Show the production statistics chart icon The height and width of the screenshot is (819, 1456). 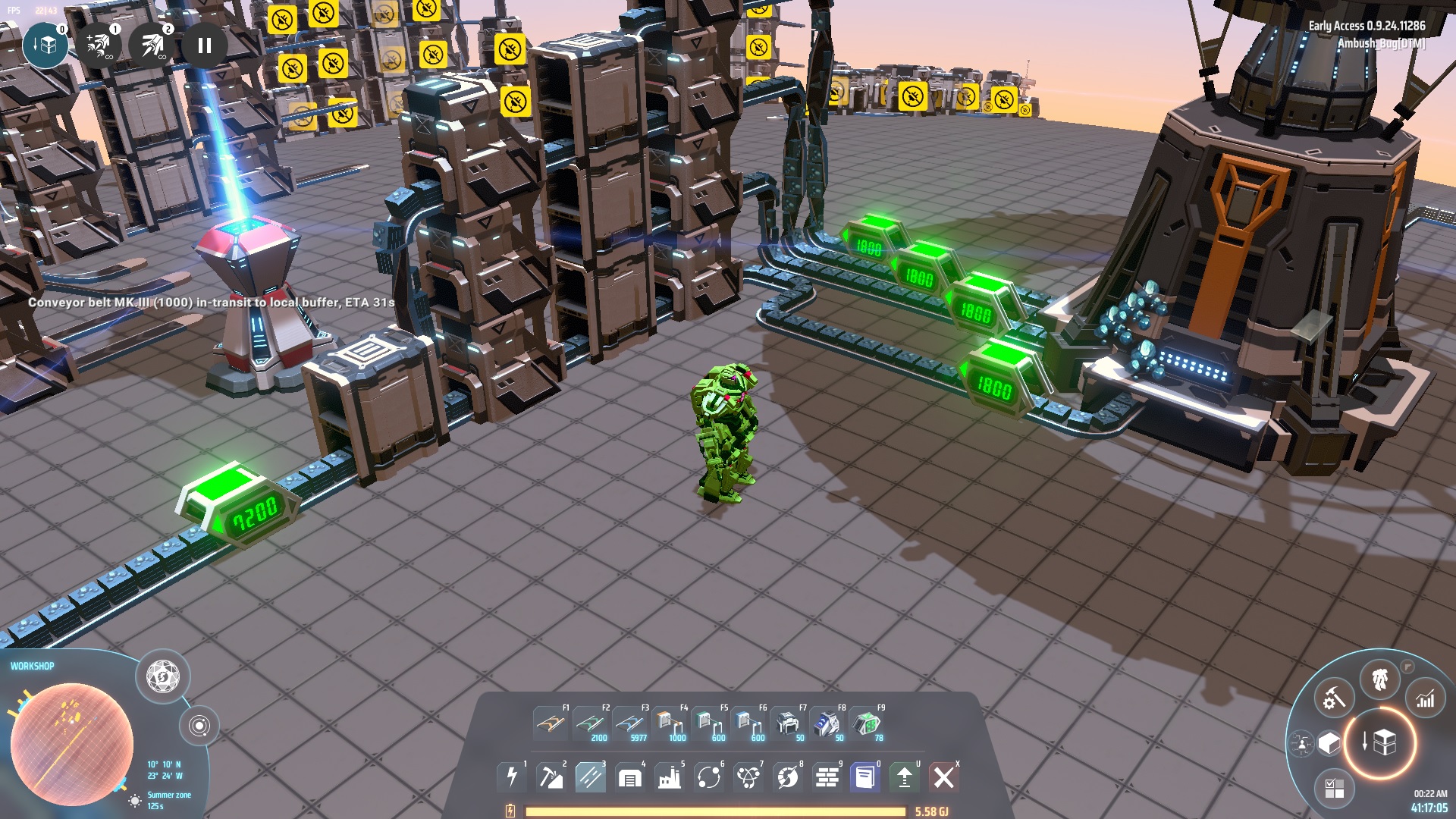pos(1426,699)
